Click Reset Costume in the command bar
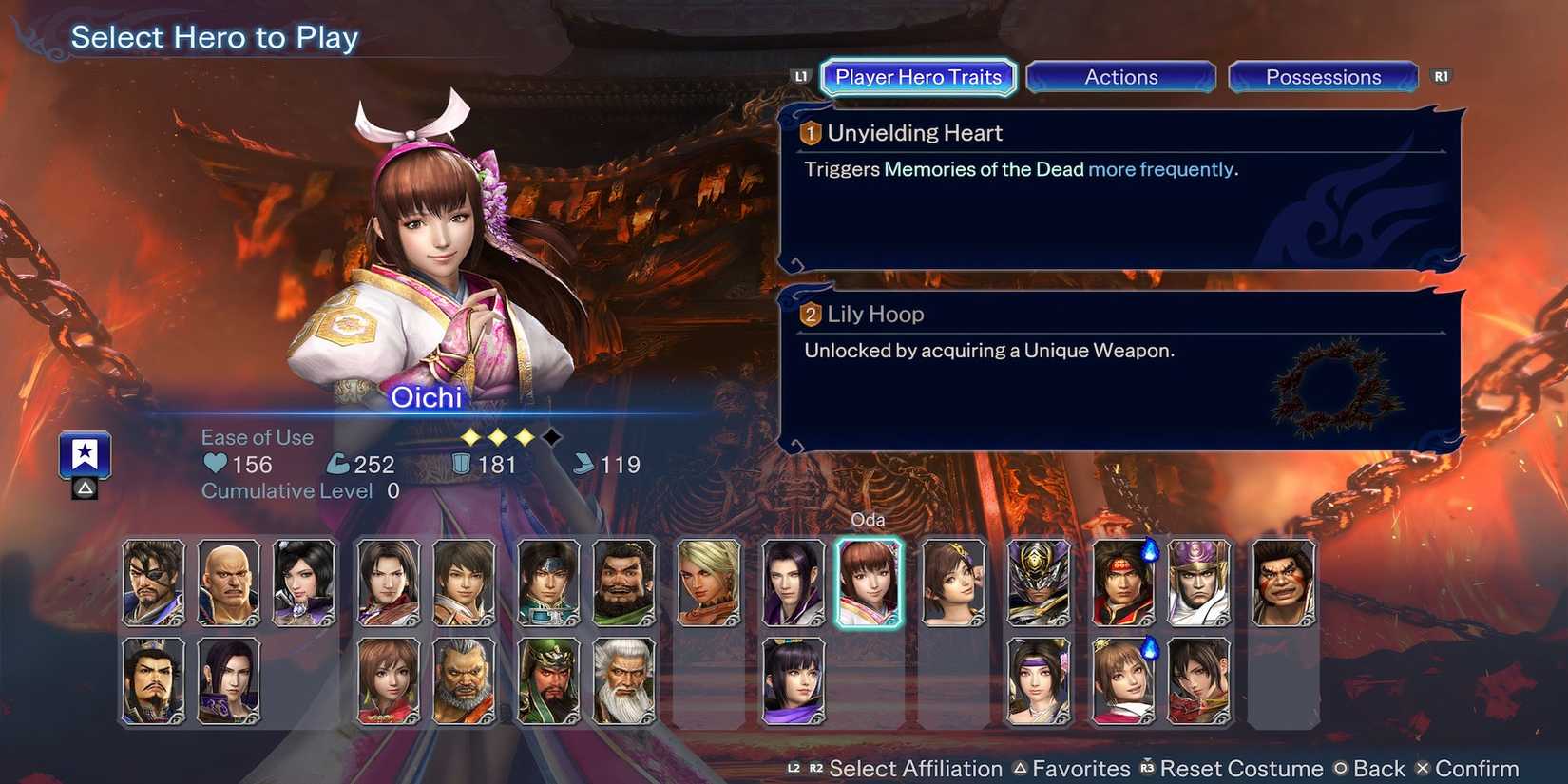The height and width of the screenshot is (784, 1568). pyautogui.click(x=1243, y=768)
